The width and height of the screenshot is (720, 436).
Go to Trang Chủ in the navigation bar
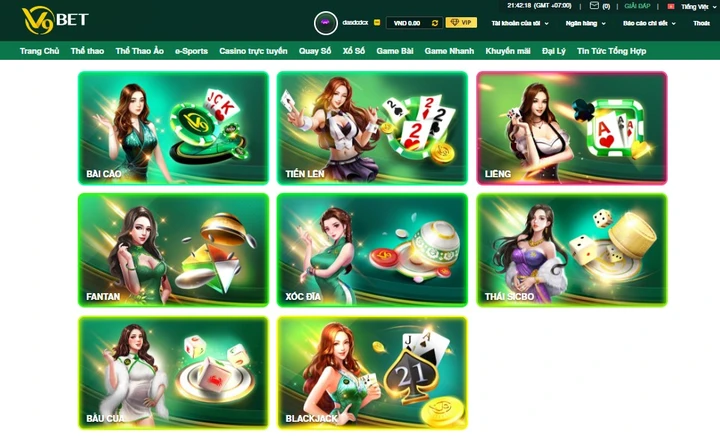pos(40,50)
